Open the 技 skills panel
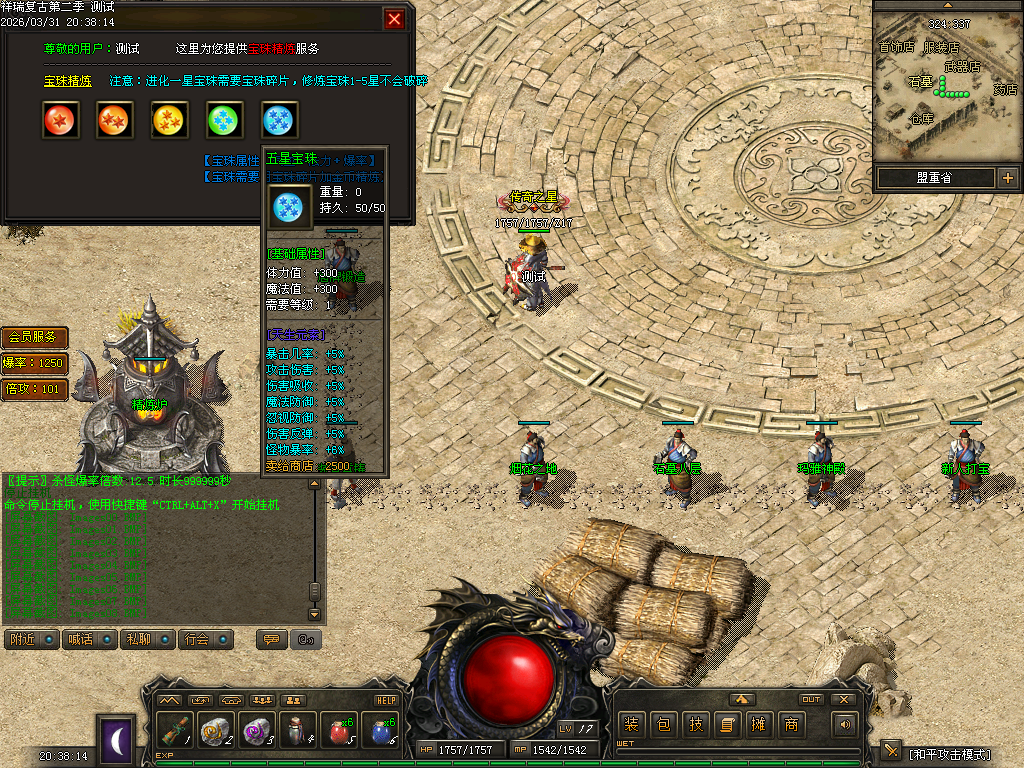The width and height of the screenshot is (1024, 768). (695, 724)
